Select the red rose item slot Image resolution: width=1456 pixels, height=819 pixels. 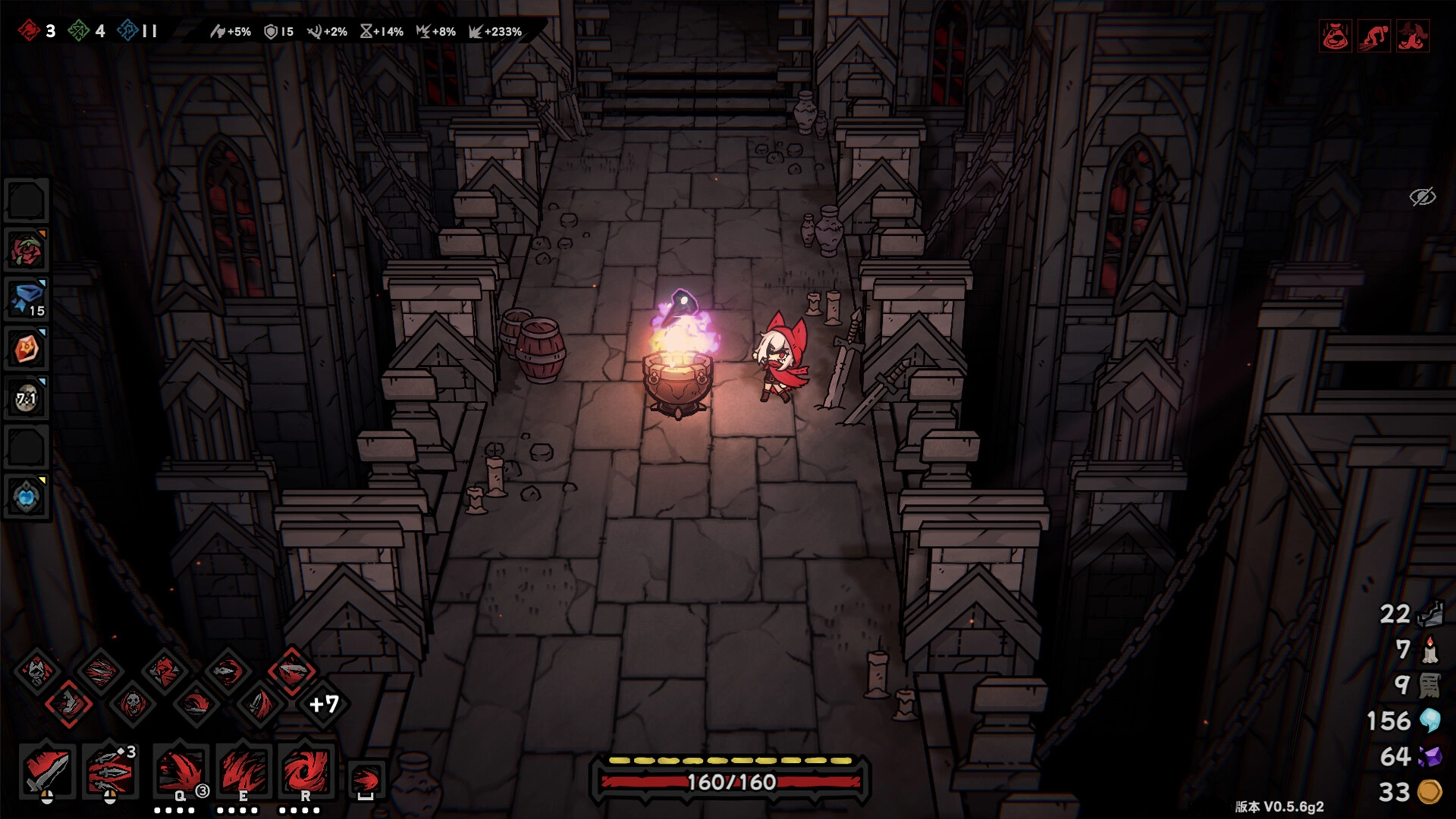pos(27,251)
